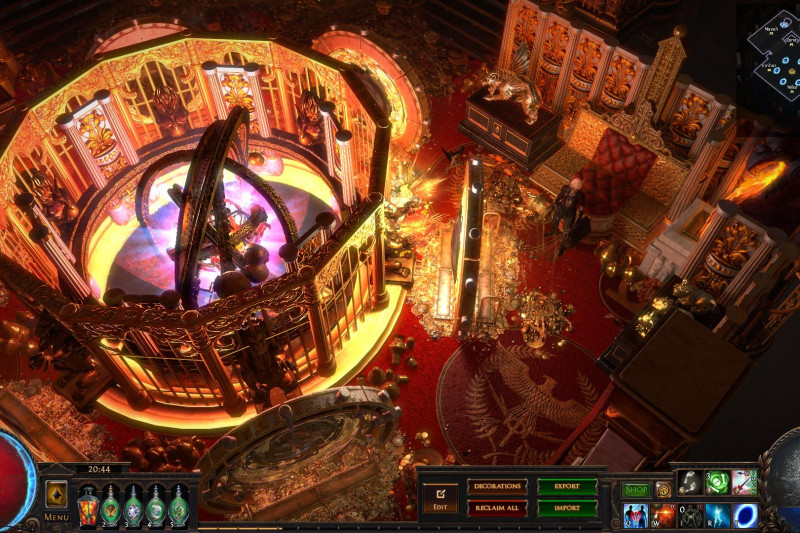Open the Decorations list

pos(497,487)
